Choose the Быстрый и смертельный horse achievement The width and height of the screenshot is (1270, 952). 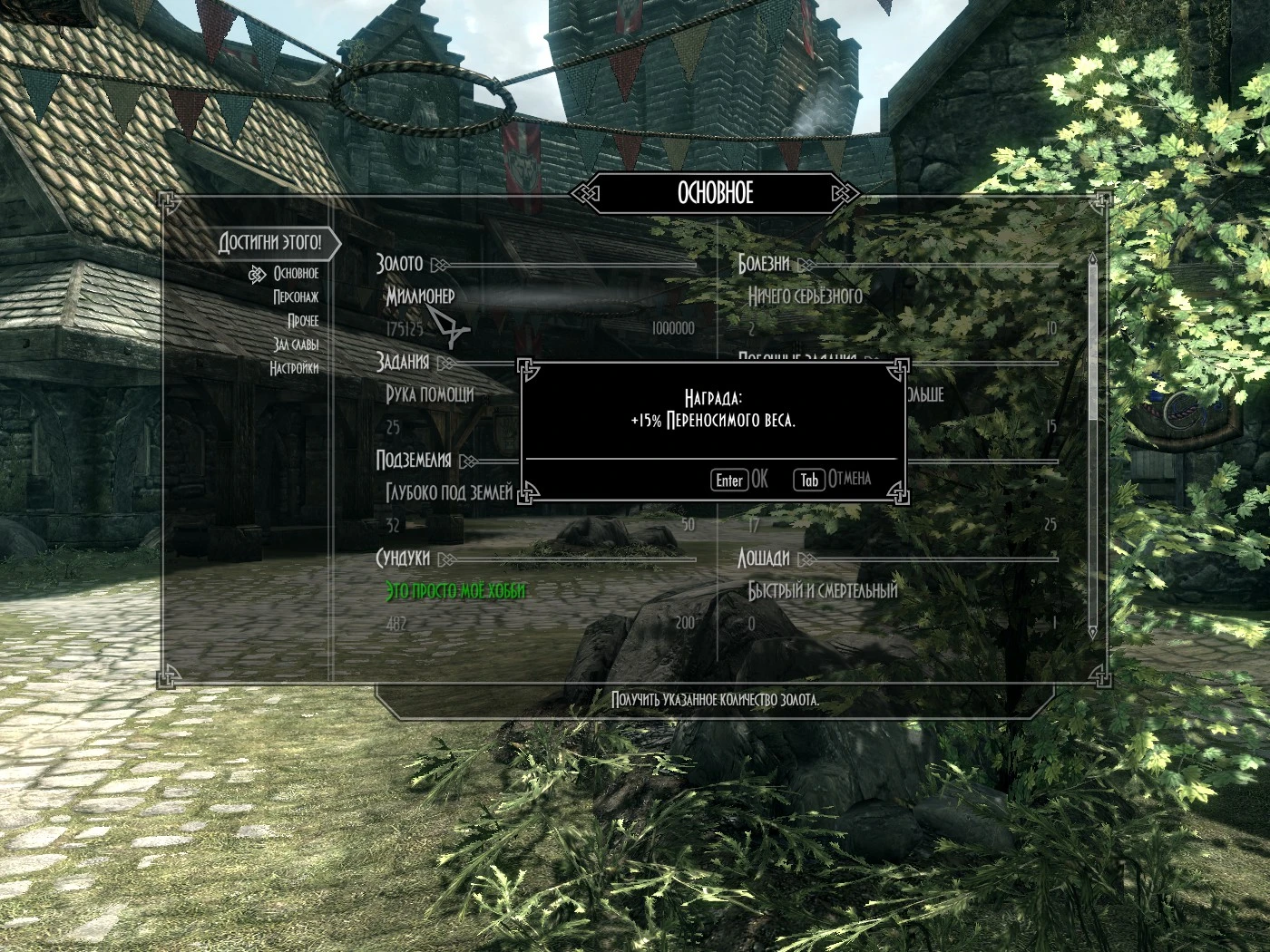(822, 591)
